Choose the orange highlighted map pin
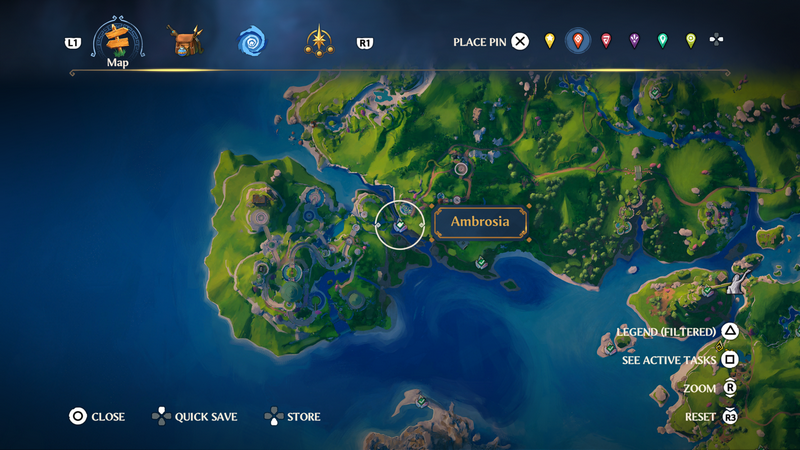This screenshot has width=800, height=450. coord(577,41)
